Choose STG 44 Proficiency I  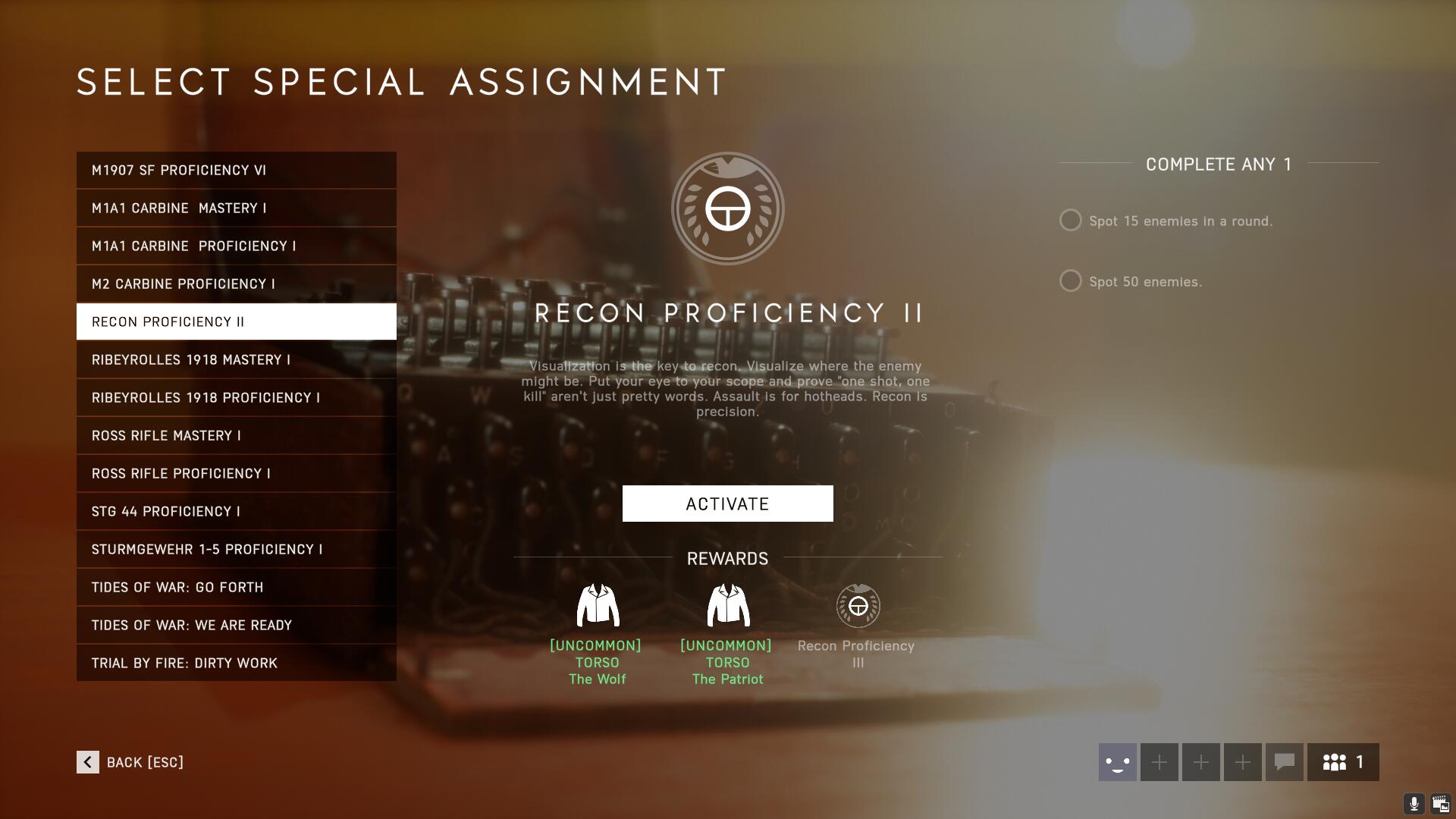pos(236,511)
